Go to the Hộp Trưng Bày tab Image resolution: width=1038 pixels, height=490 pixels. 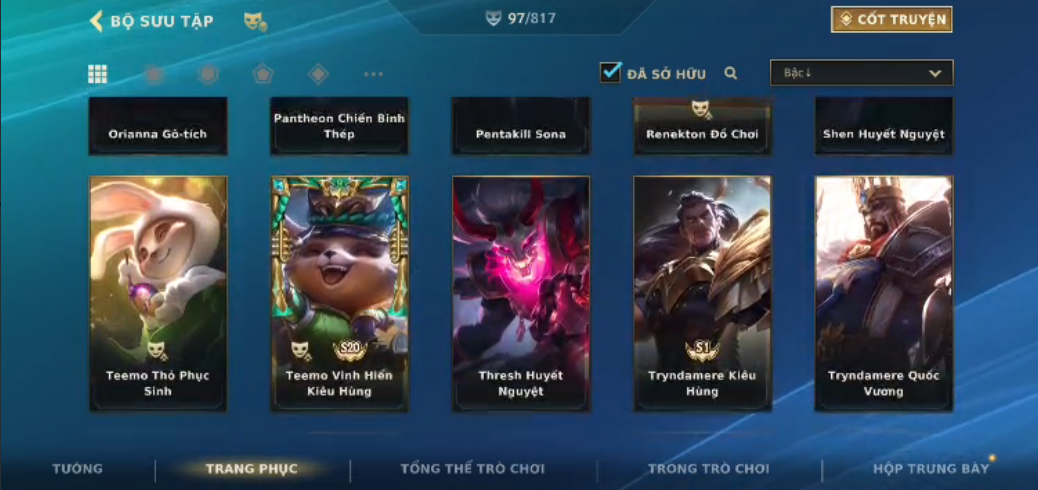pos(930,469)
